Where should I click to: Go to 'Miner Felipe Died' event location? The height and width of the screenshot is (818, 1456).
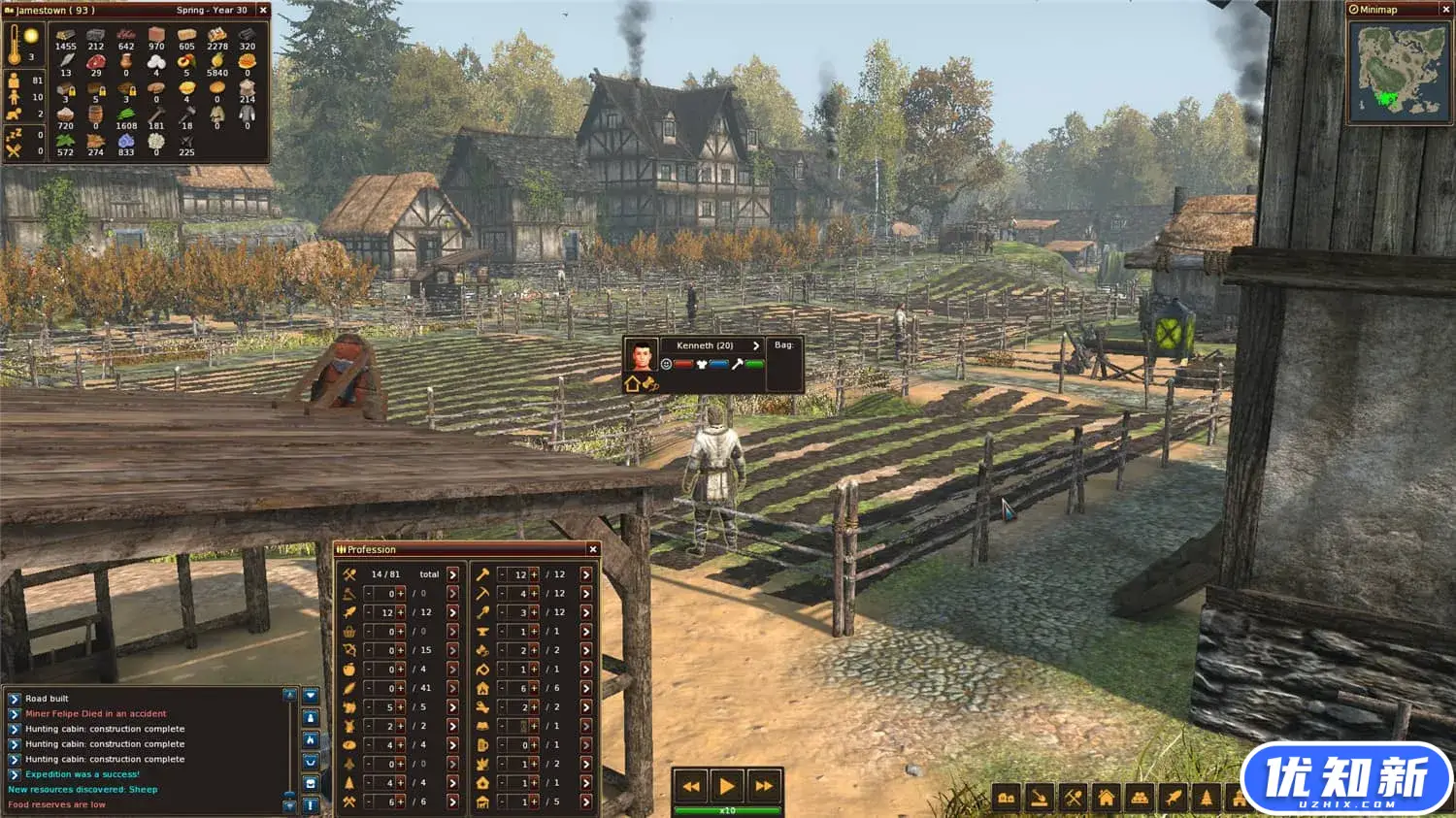pos(15,714)
